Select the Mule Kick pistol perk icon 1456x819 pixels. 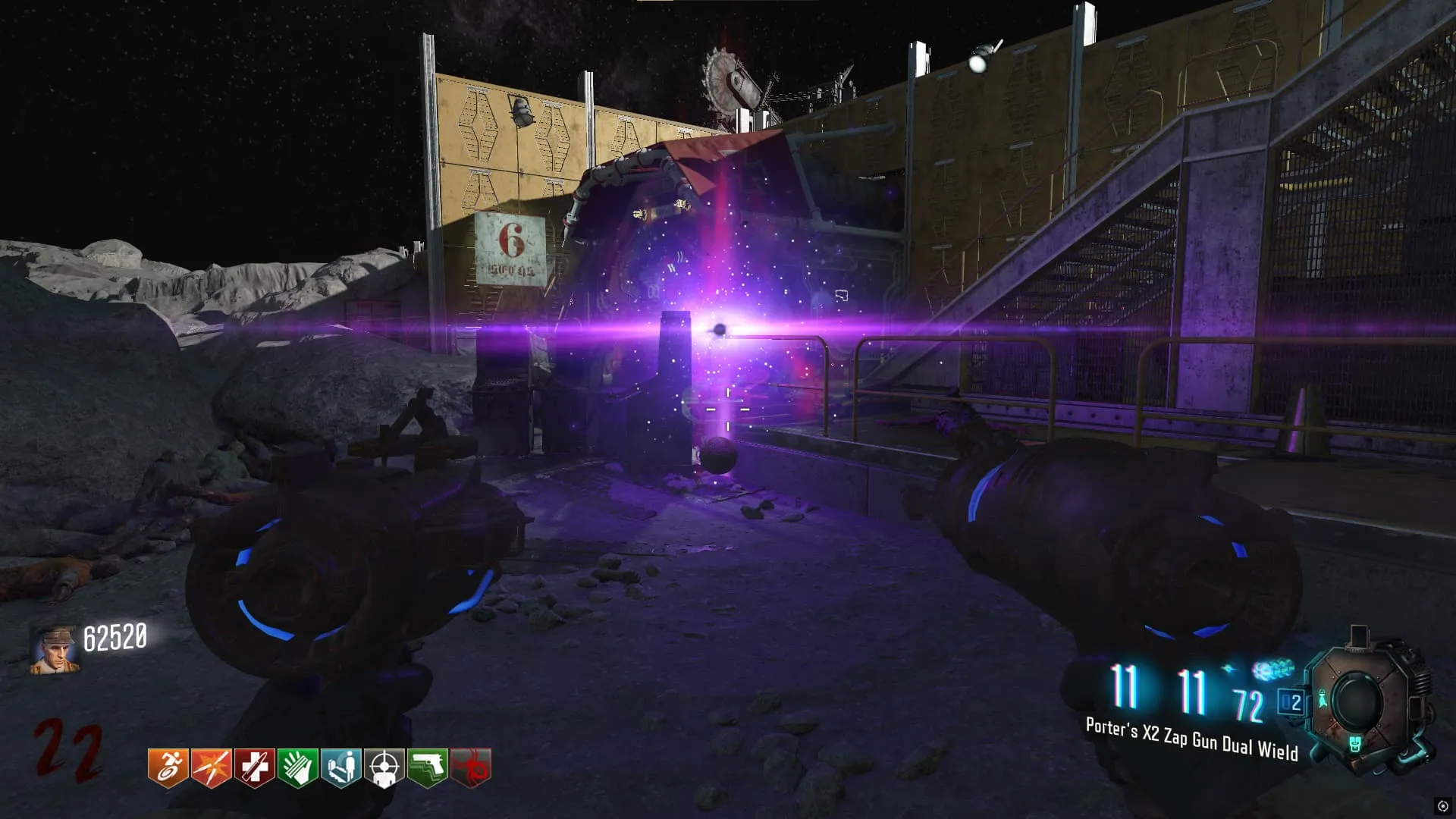427,767
